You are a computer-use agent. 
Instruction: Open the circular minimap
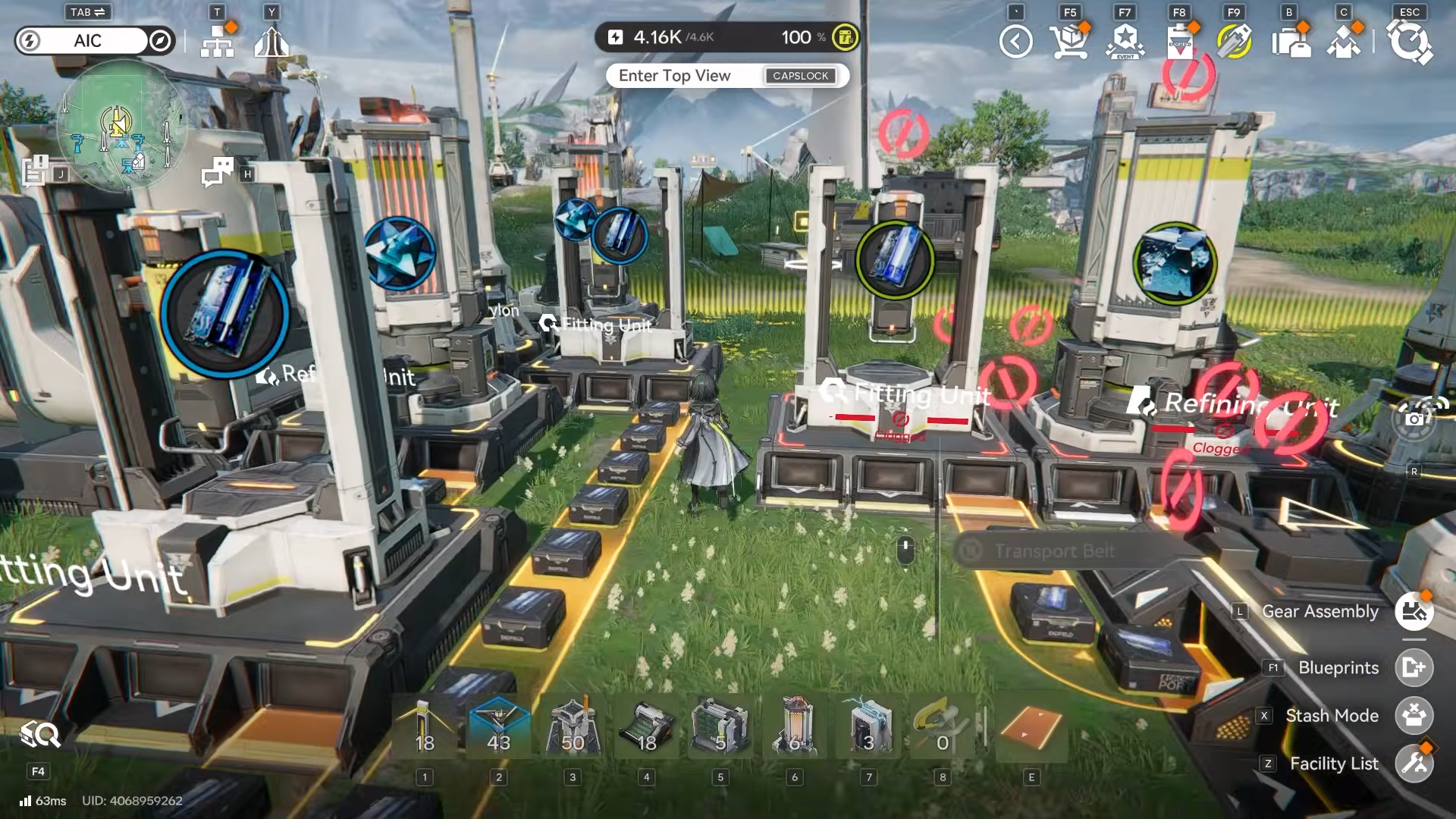point(120,124)
